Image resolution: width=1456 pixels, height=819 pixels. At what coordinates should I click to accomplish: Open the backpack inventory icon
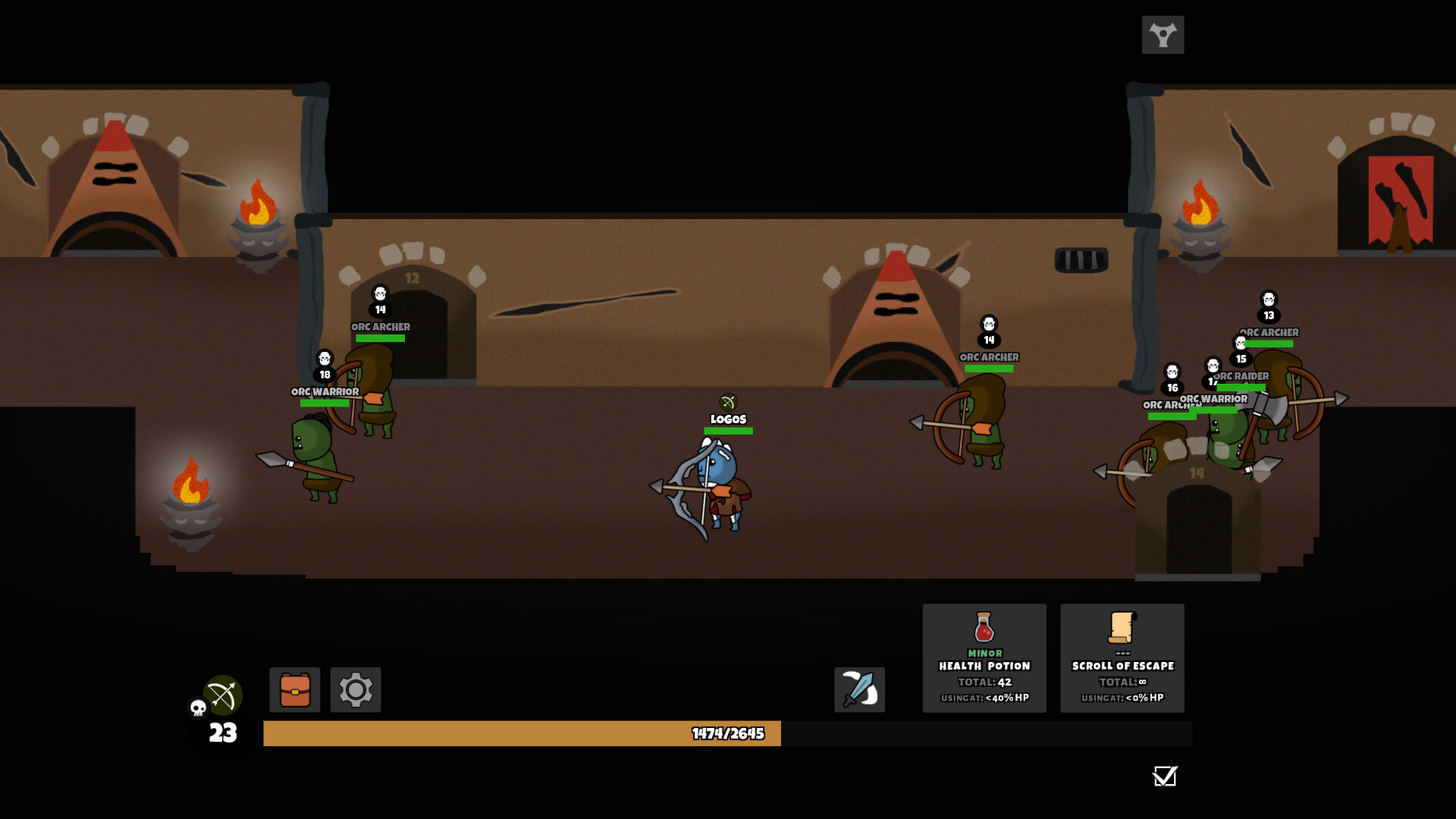(x=295, y=690)
